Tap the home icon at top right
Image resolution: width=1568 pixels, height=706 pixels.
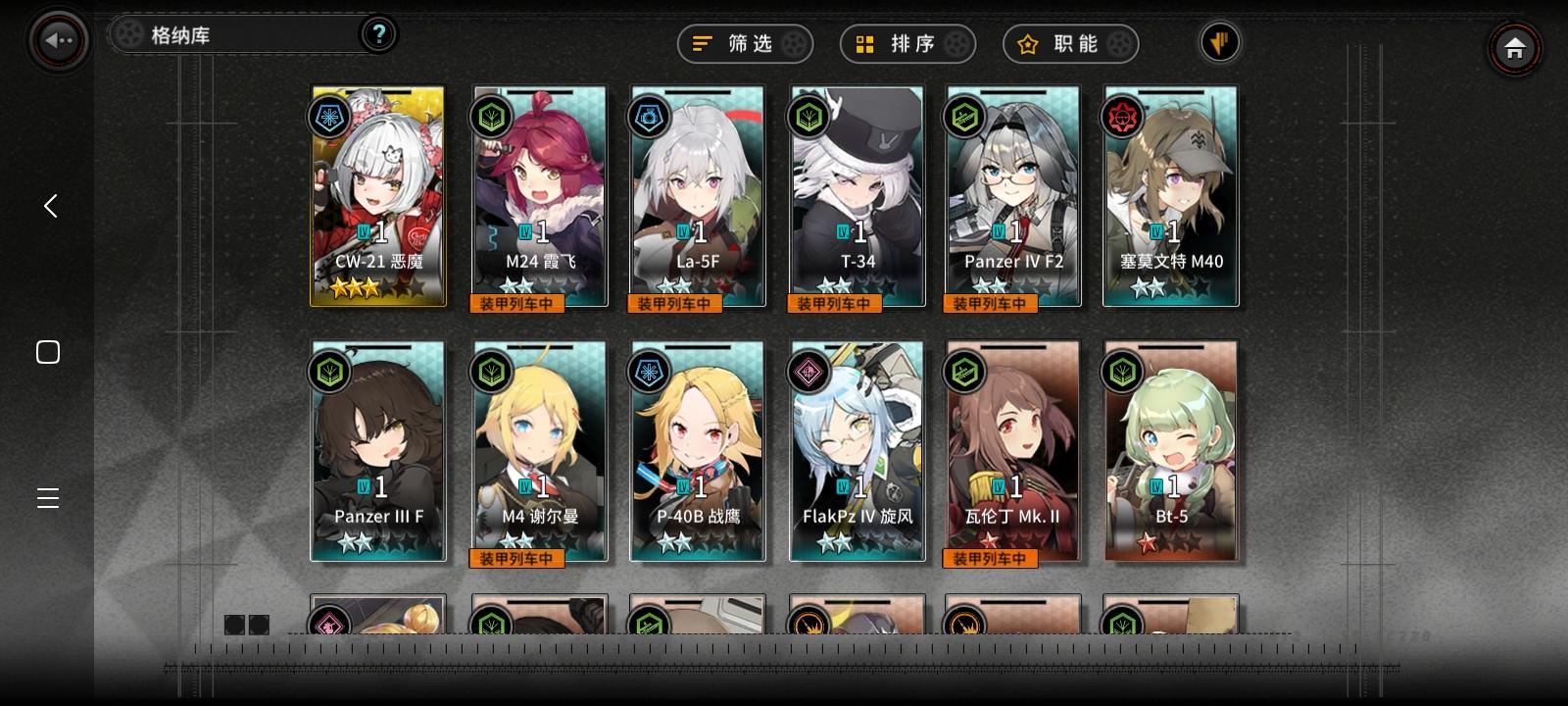(x=1515, y=47)
